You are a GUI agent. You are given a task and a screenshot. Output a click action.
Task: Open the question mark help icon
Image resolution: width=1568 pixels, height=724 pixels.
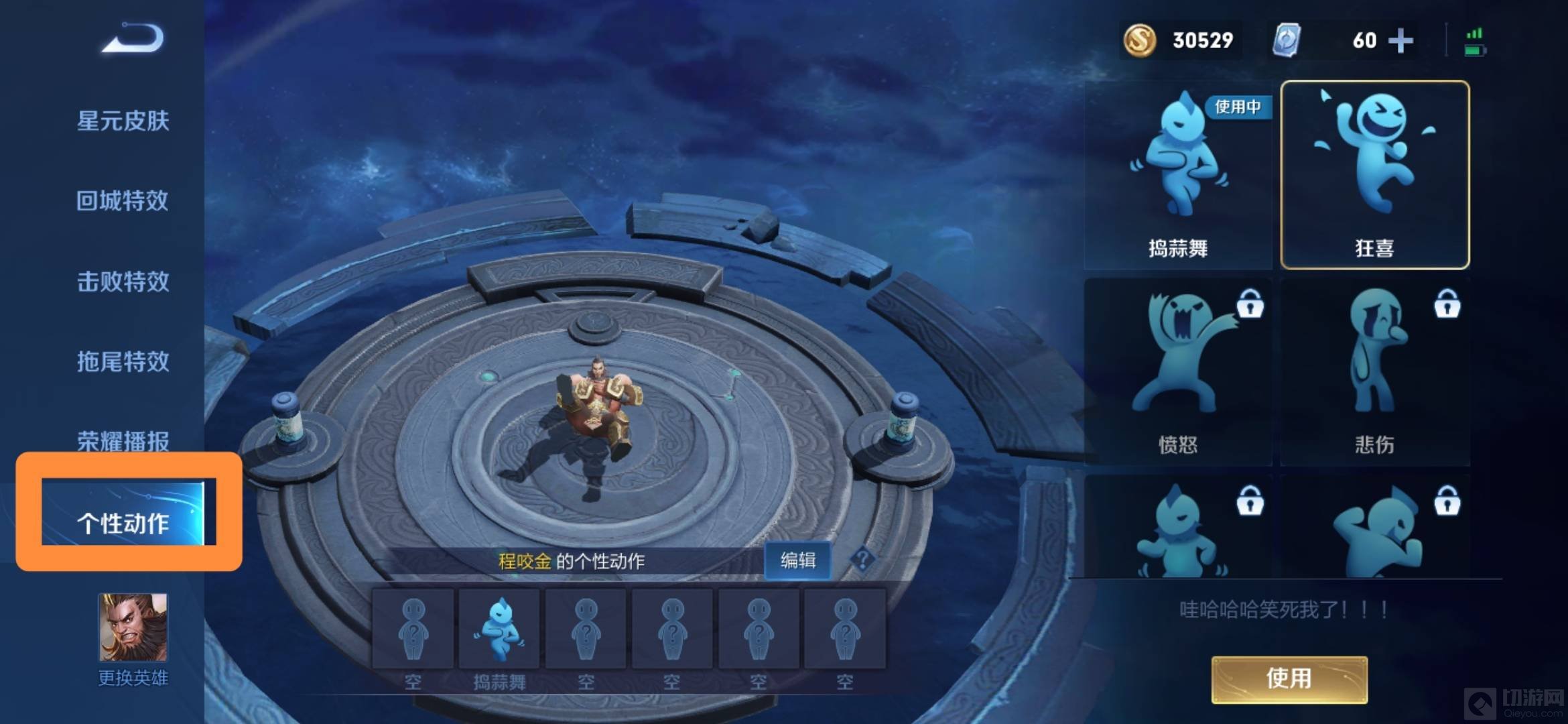(862, 558)
